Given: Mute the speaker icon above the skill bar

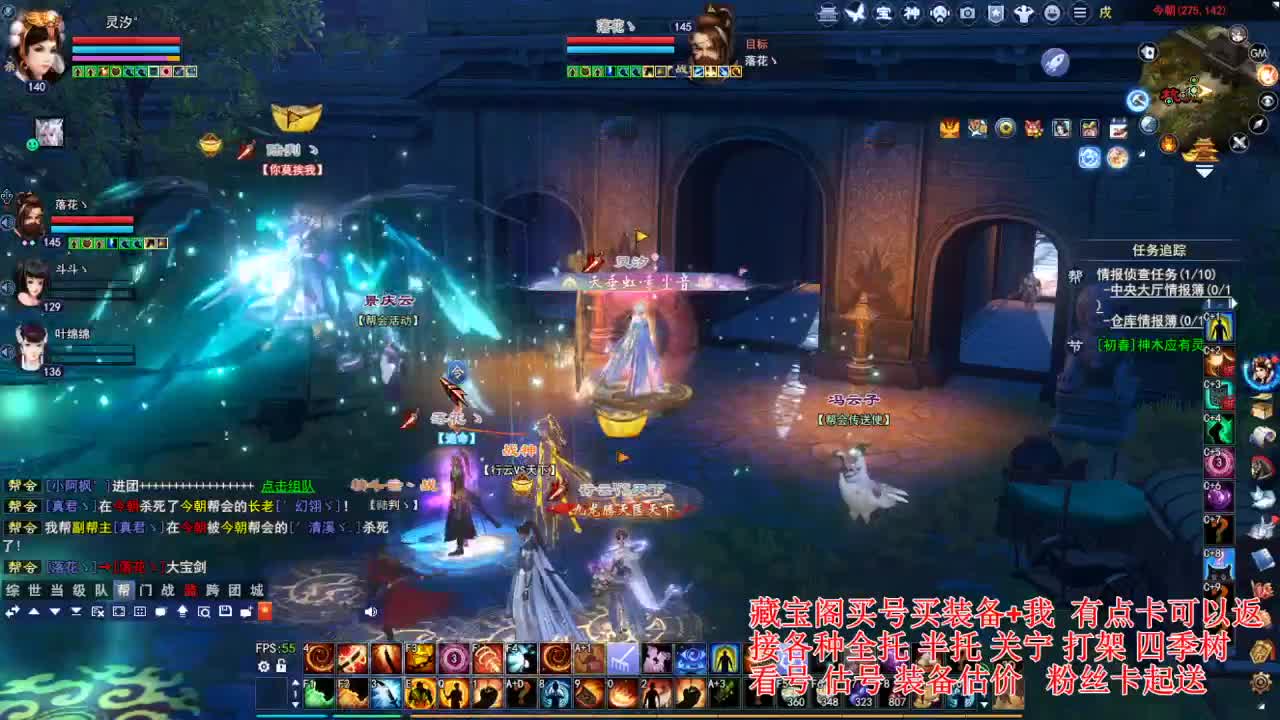Looking at the screenshot, I should click(371, 612).
